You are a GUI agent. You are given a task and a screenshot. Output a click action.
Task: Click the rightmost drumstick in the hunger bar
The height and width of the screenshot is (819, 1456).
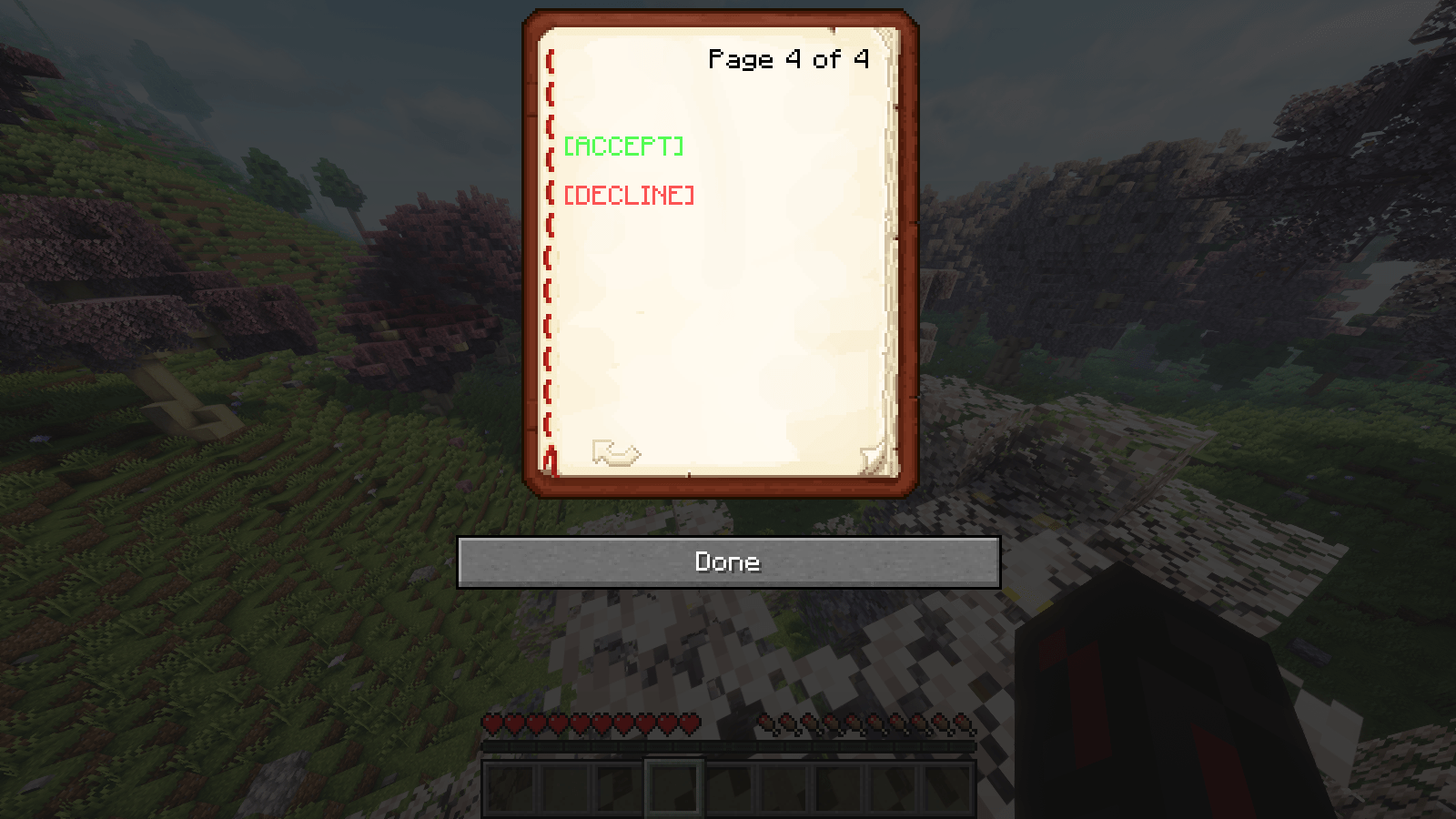[965, 723]
